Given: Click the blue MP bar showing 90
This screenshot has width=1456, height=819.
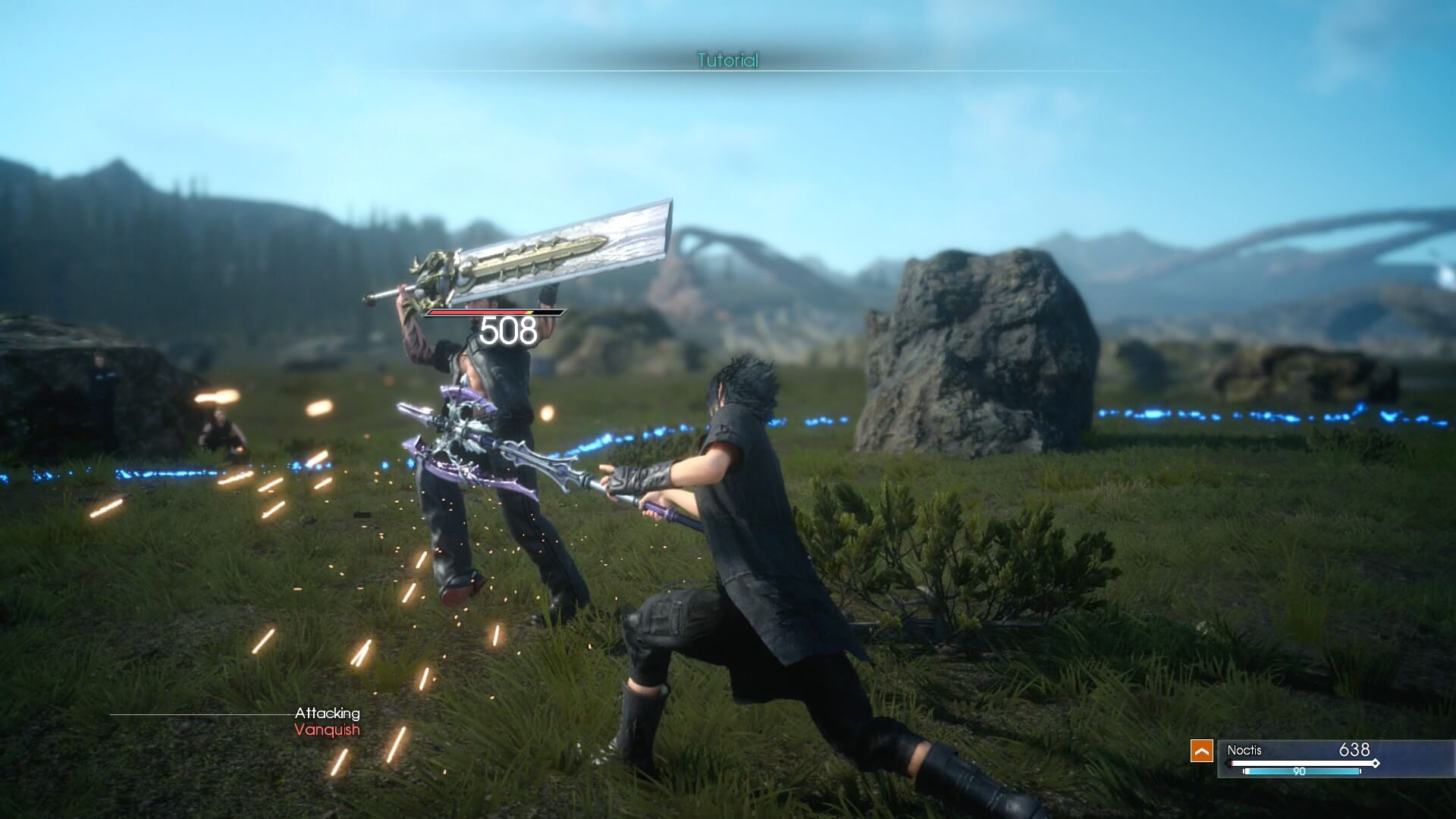Looking at the screenshot, I should [1303, 771].
